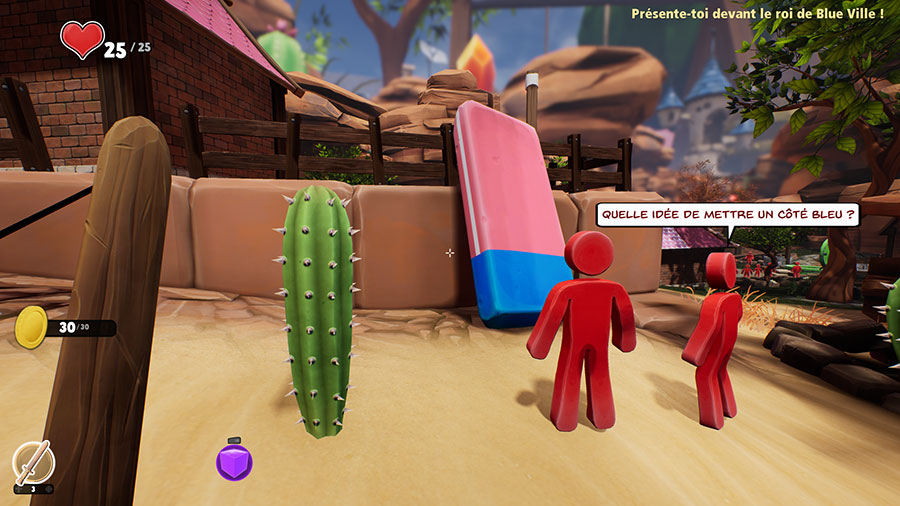This screenshot has height=506, width=900.
Task: Select the sword weapon icon
Action: 33,463
